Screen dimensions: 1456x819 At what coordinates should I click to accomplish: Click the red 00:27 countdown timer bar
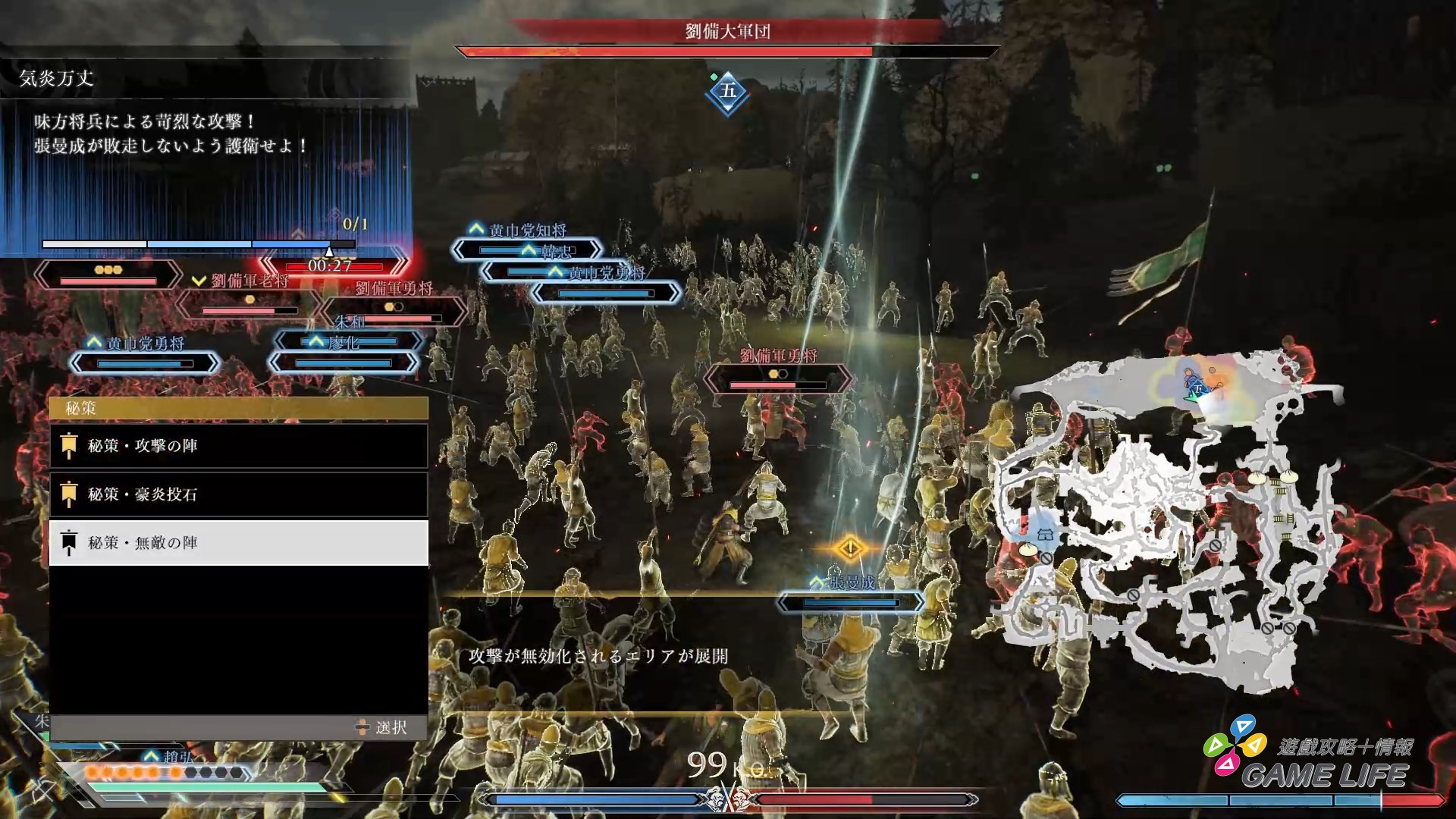(x=330, y=266)
